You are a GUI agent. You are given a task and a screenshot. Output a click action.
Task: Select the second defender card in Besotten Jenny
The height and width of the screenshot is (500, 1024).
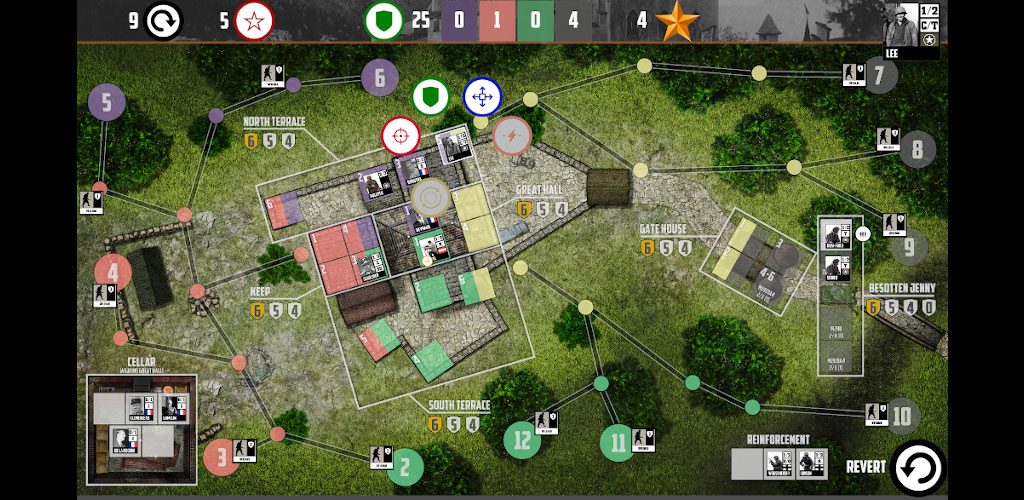(836, 268)
